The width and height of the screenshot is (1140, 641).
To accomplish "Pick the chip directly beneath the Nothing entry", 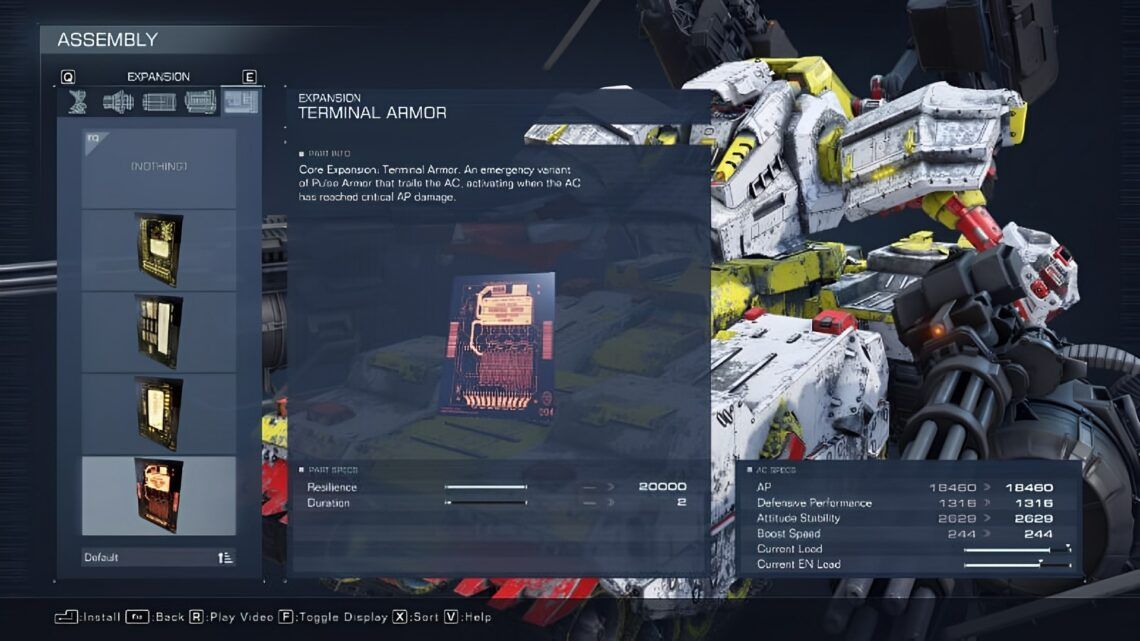I will [159, 249].
